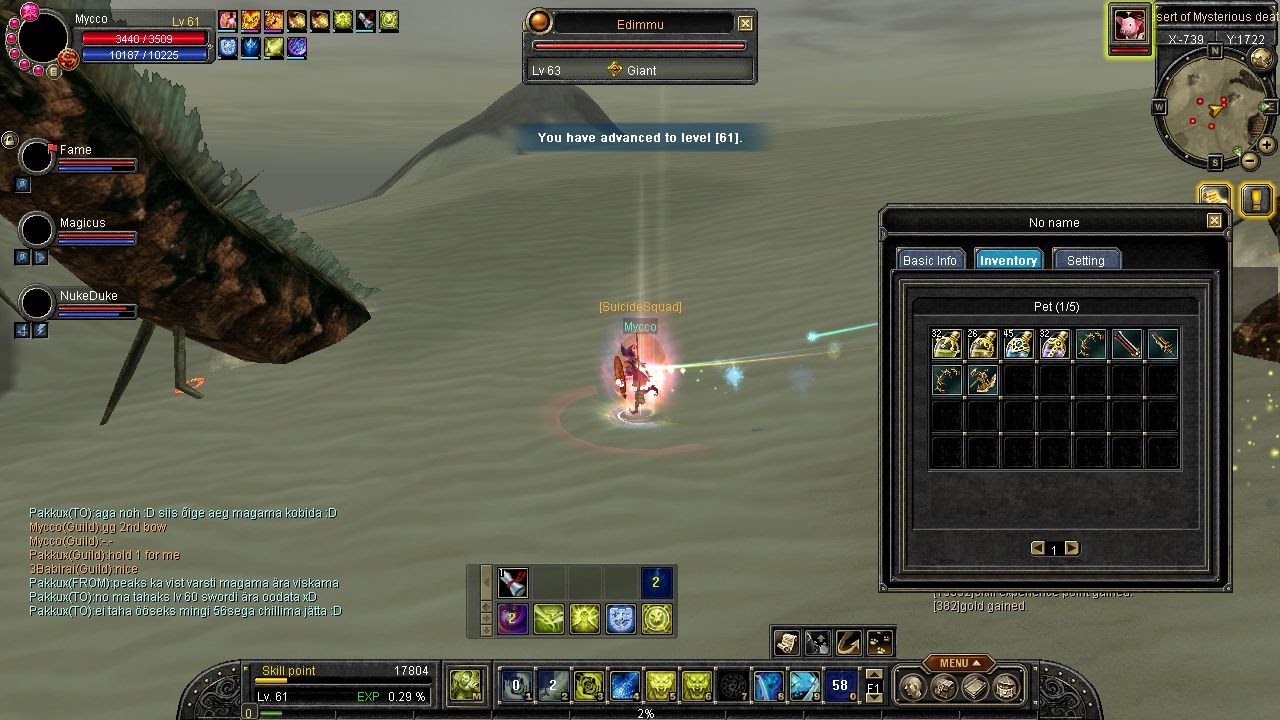The height and width of the screenshot is (720, 1280).
Task: Close the Edimmu target panel
Action: 745,23
